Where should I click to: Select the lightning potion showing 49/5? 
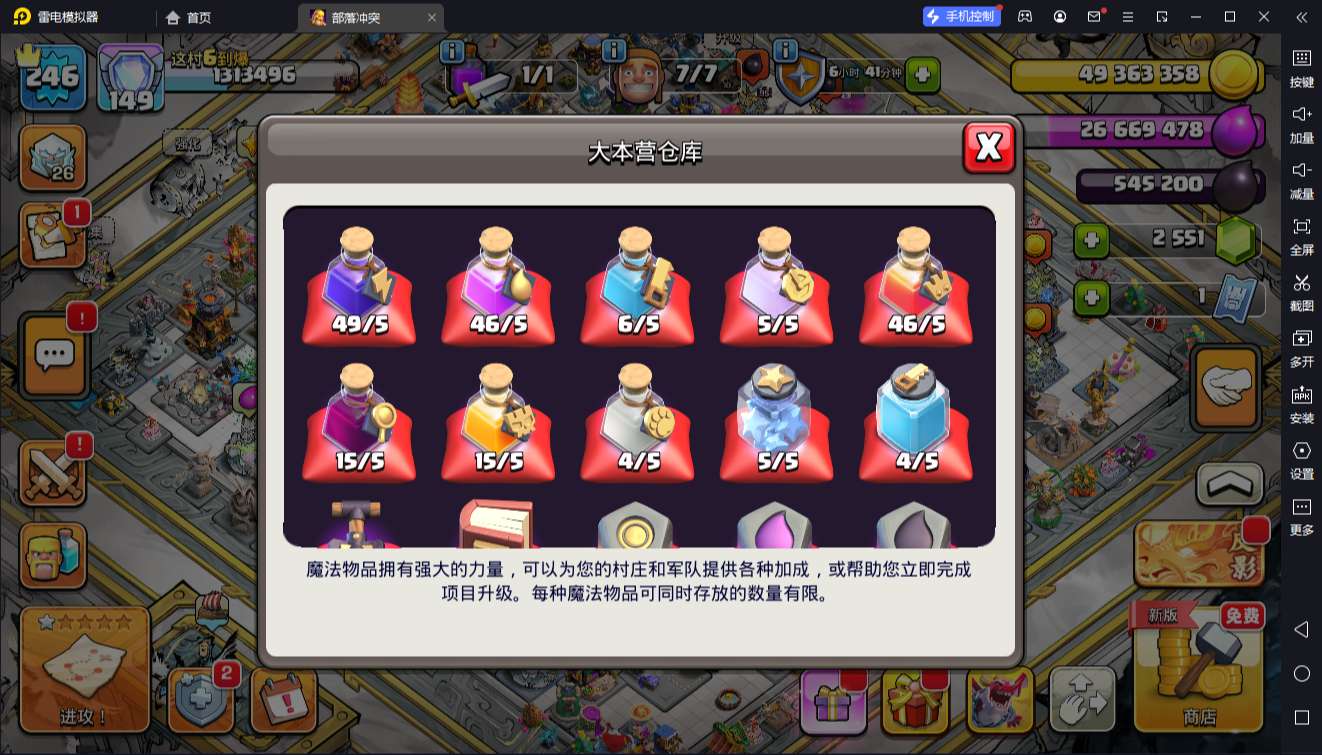click(x=358, y=285)
